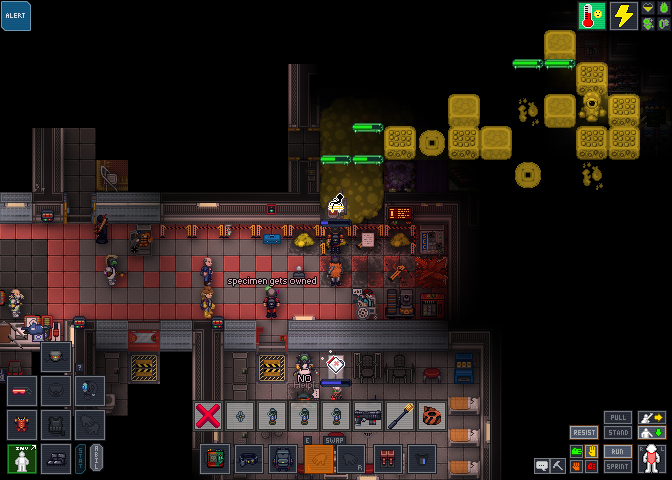The width and height of the screenshot is (672, 480).
Task: Toggle the INV inventory panel
Action: (22, 458)
